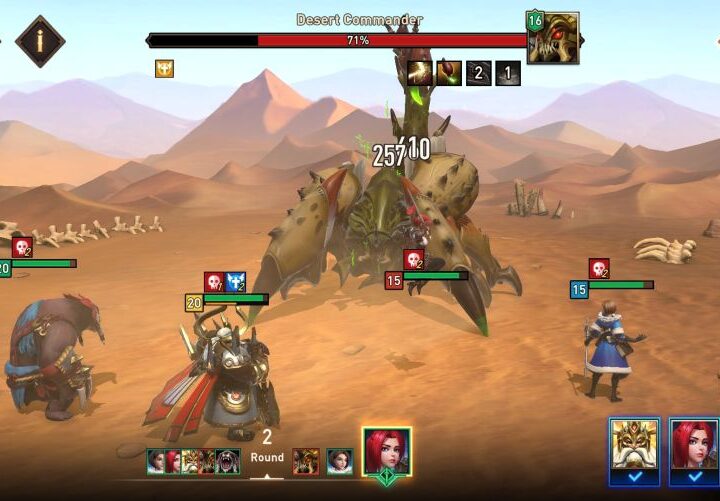Open the info diamond button
The width and height of the screenshot is (720, 501).
click(x=40, y=42)
